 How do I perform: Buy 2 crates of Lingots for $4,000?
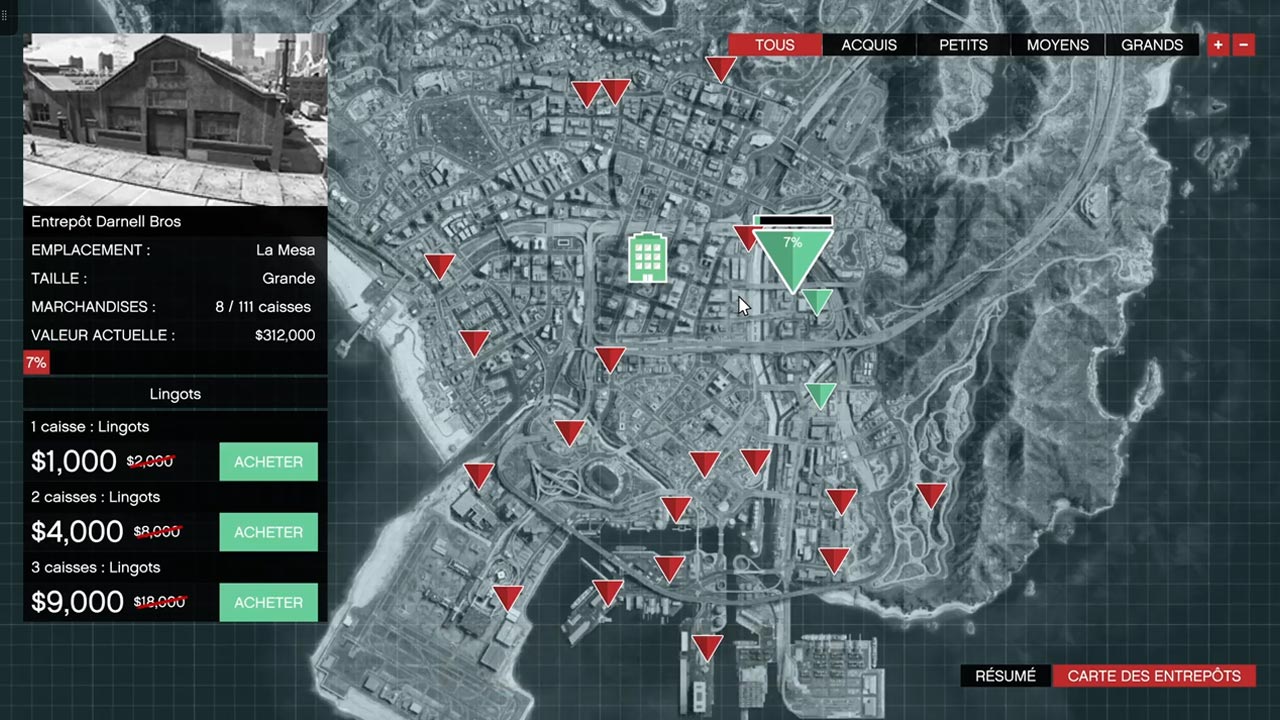(268, 532)
